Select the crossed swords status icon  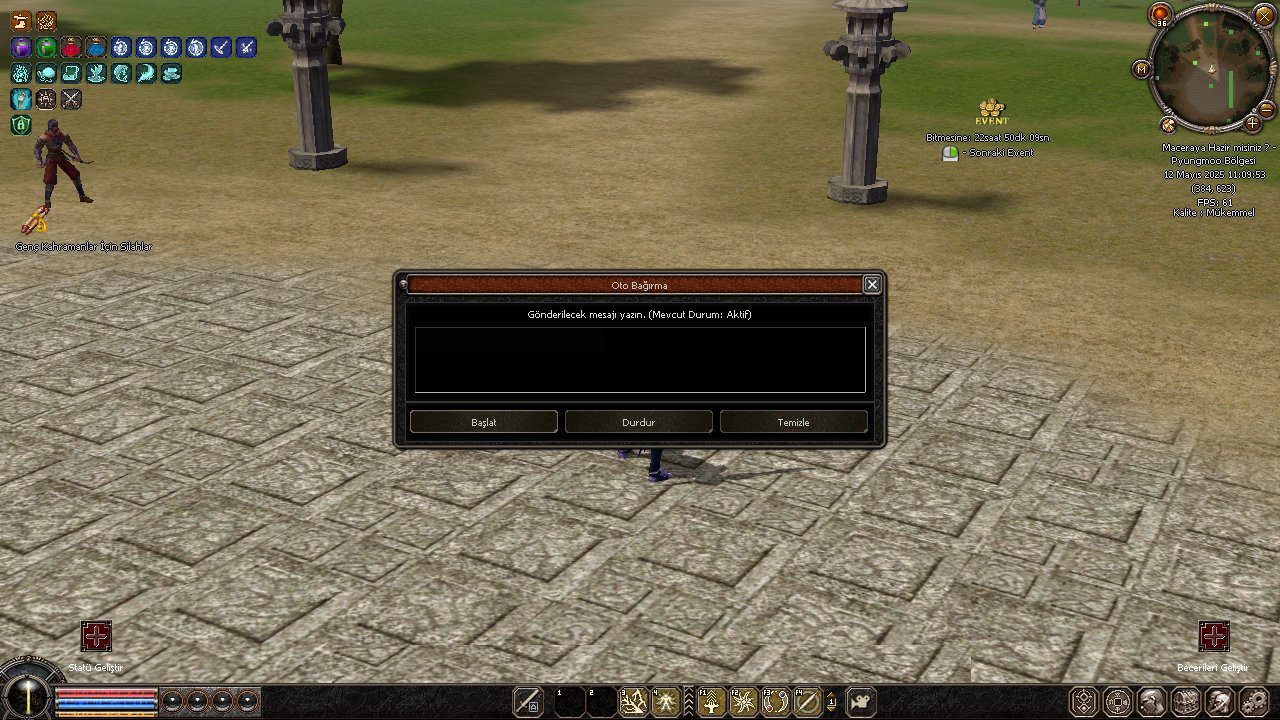point(71,99)
